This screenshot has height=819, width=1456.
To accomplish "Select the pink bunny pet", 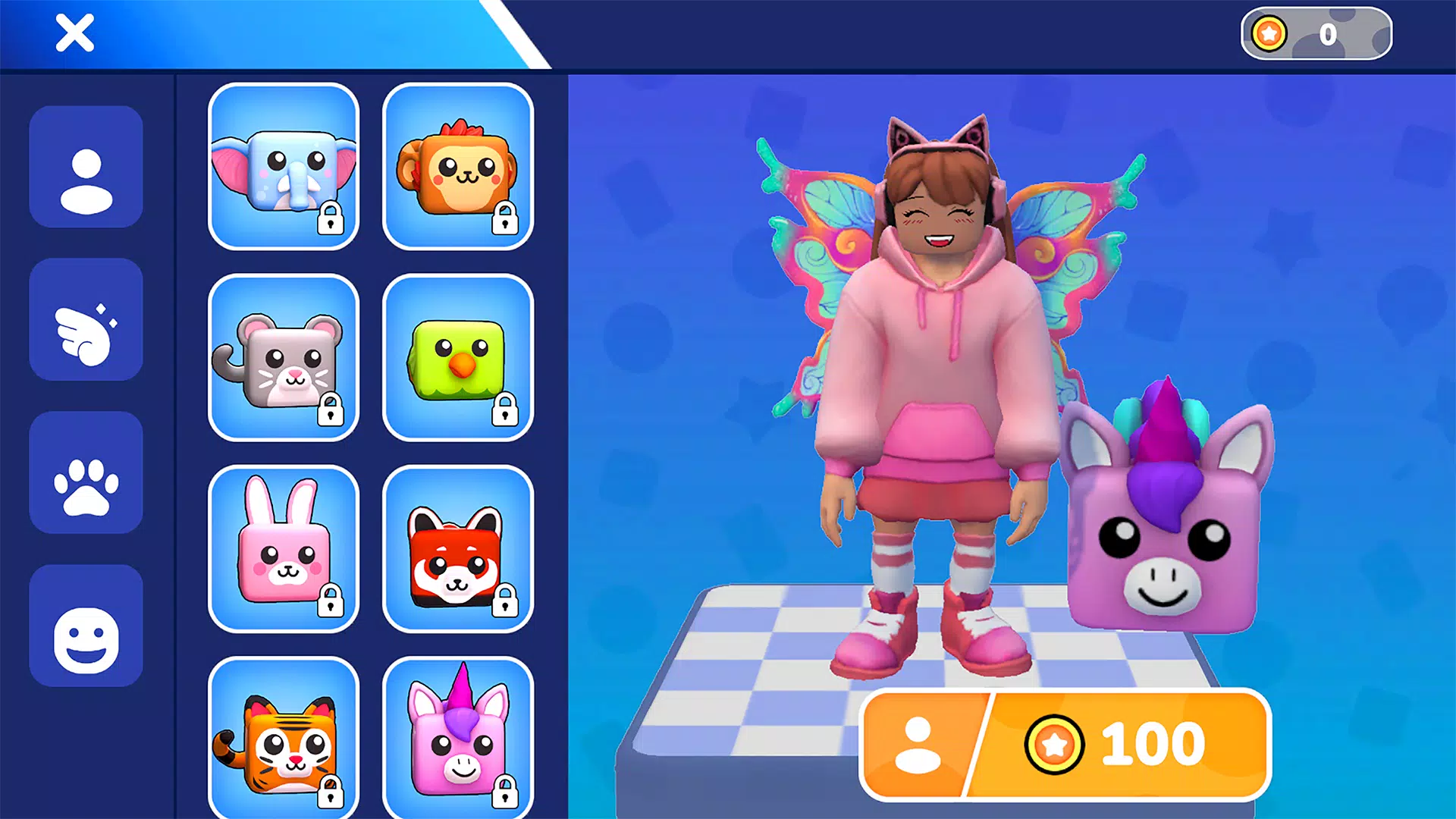I will [284, 548].
